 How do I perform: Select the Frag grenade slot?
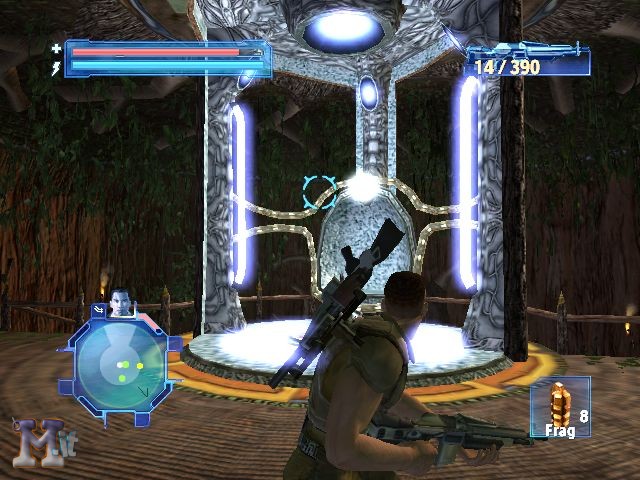[x=561, y=407]
